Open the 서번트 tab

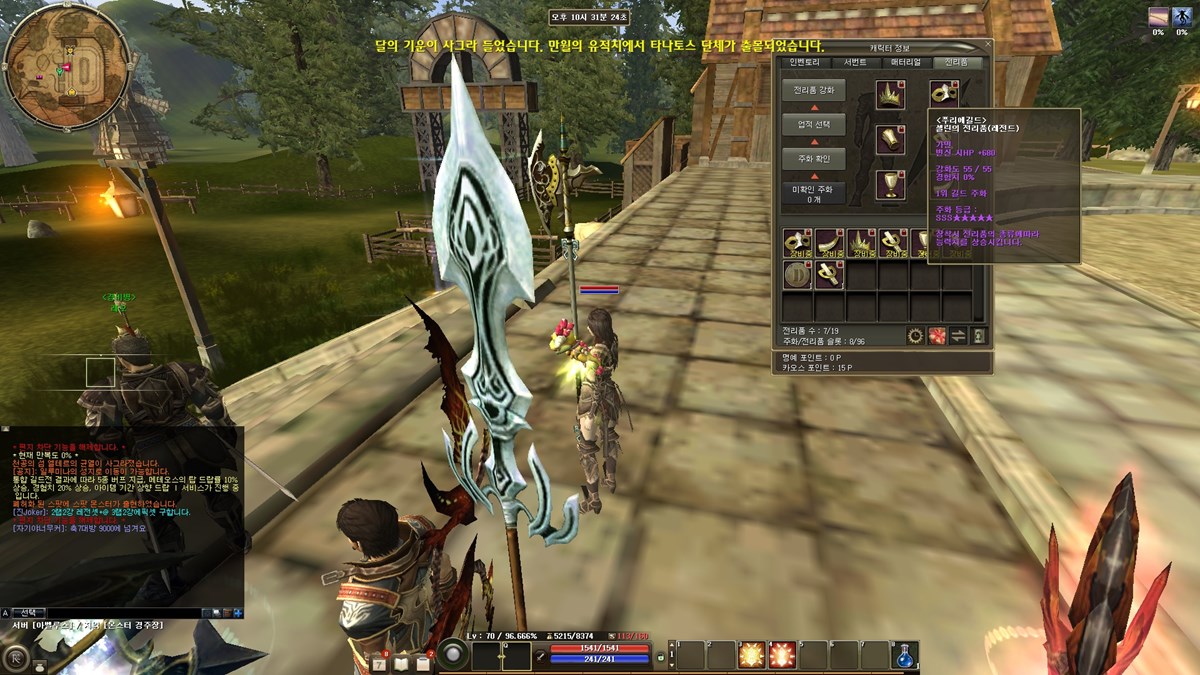856,62
